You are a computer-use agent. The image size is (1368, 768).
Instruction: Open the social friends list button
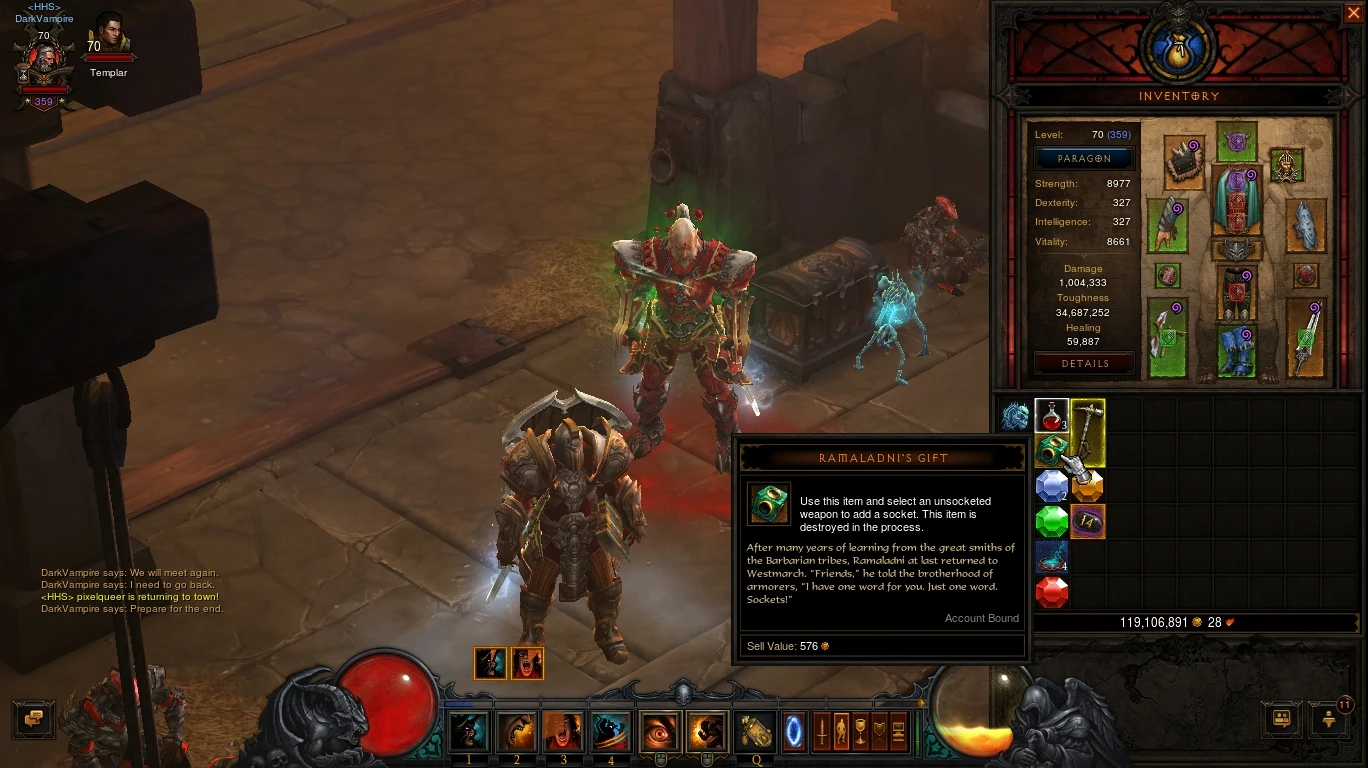click(x=1281, y=718)
